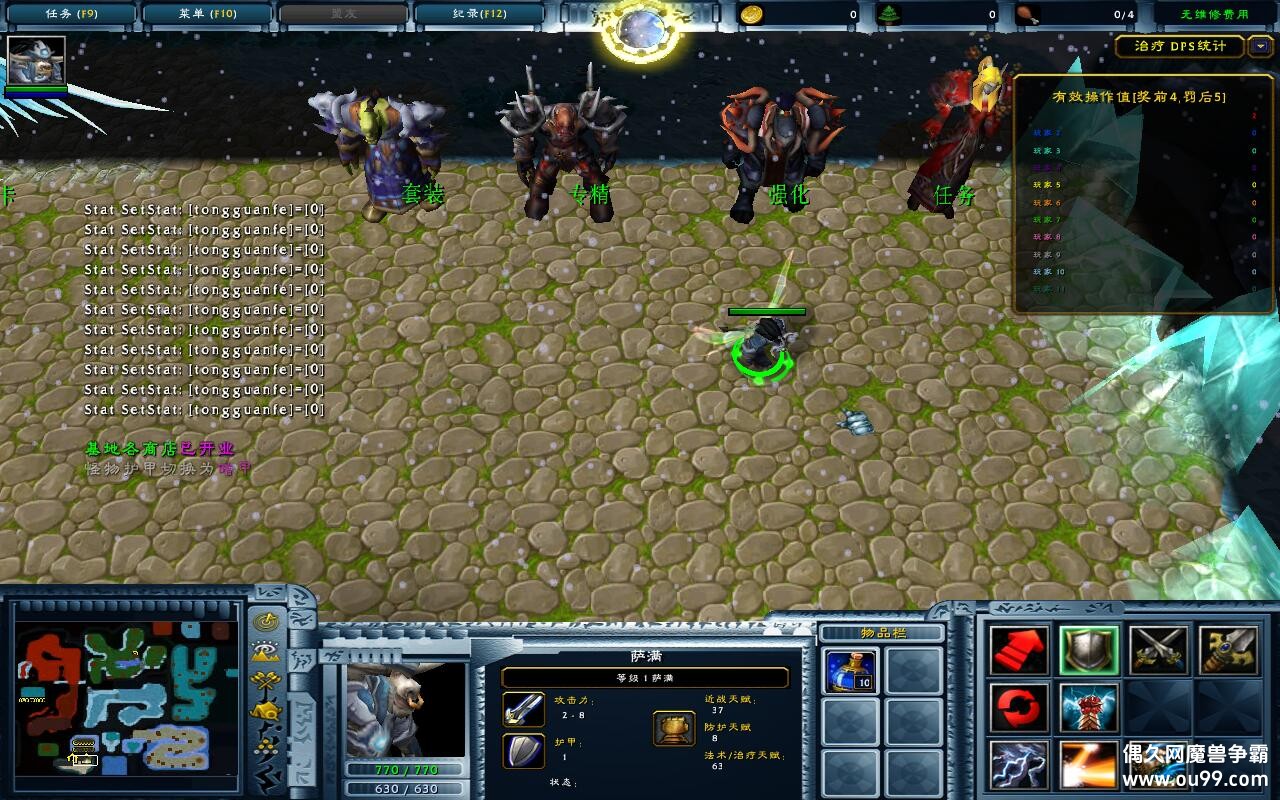
Task: Toggle minimap creep camp display button
Action: (266, 712)
